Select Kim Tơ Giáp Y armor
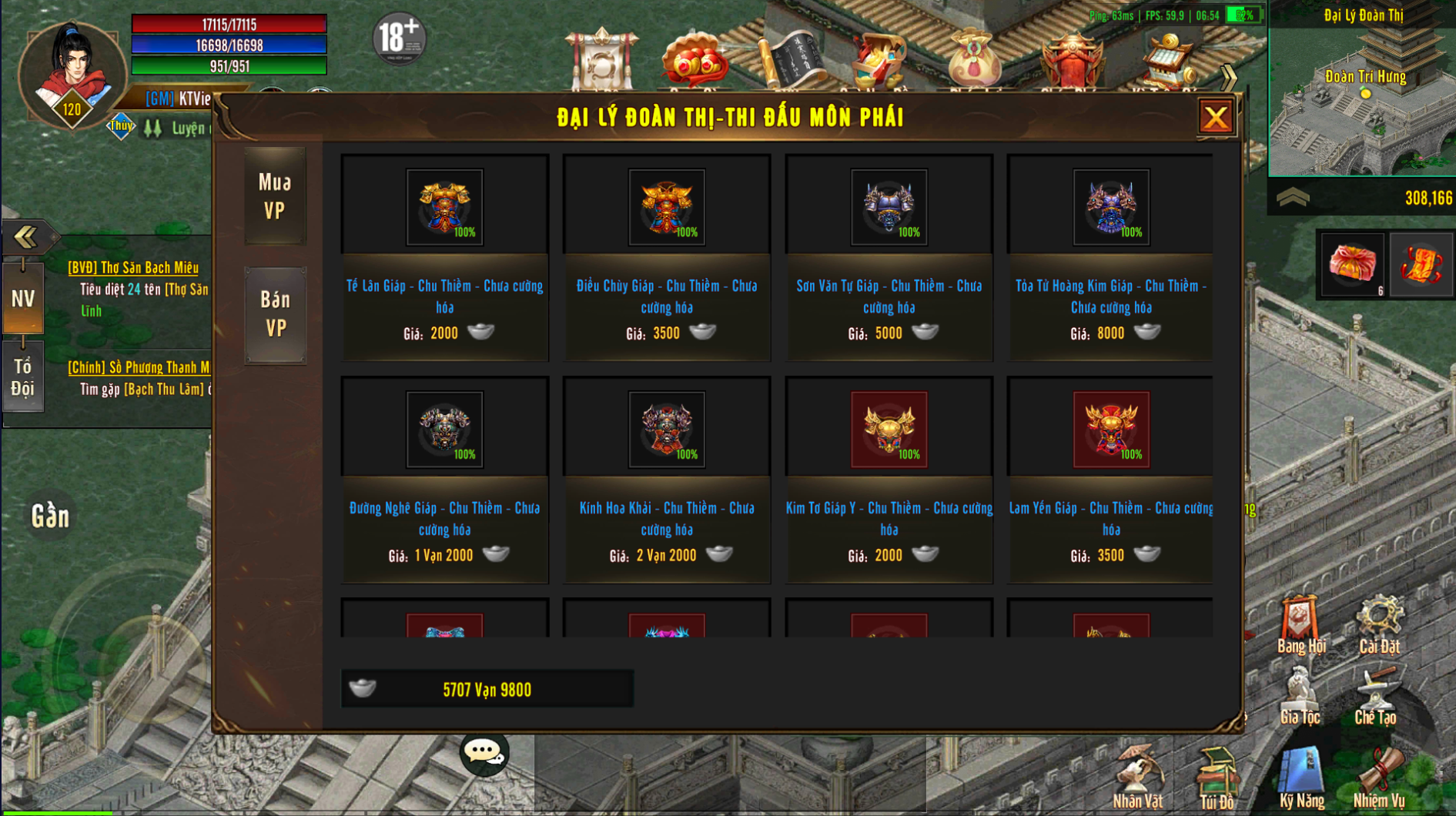Viewport: 1456px width, 816px height. (889, 430)
